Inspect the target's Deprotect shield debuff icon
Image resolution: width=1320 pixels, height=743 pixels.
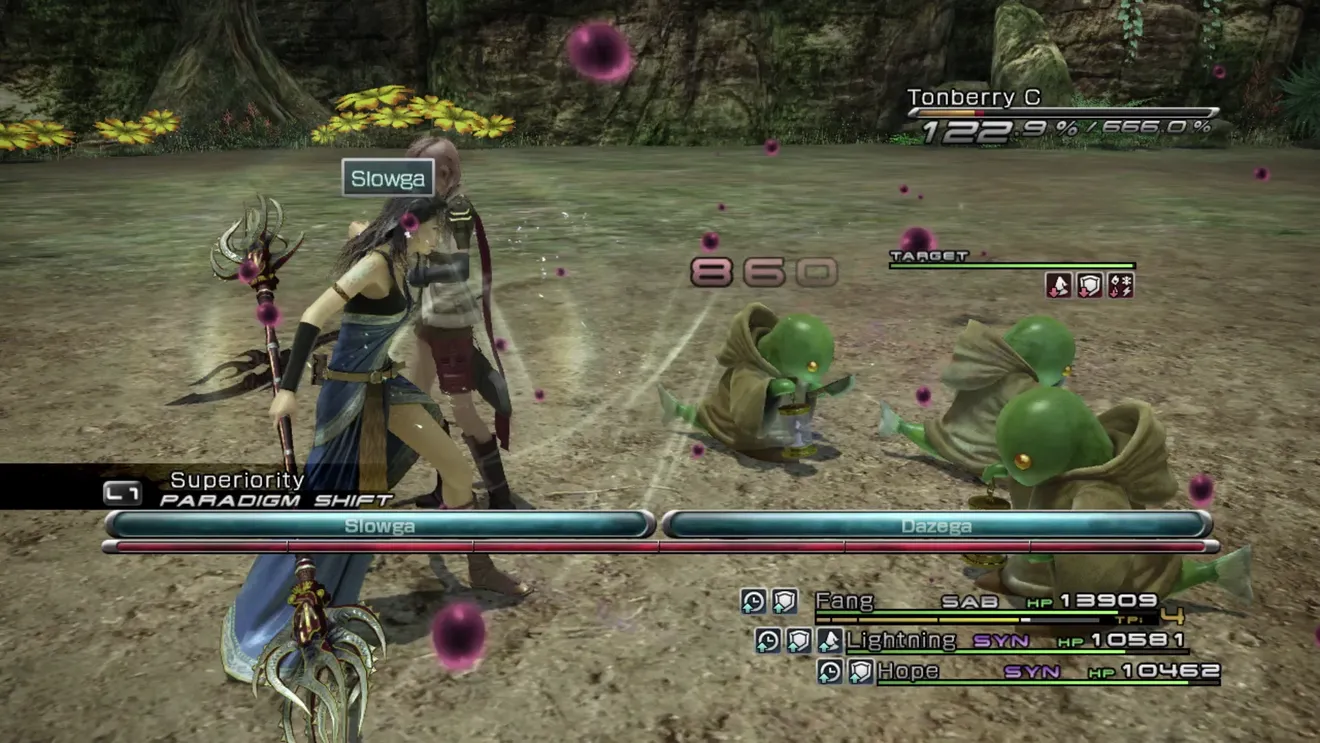click(1089, 286)
